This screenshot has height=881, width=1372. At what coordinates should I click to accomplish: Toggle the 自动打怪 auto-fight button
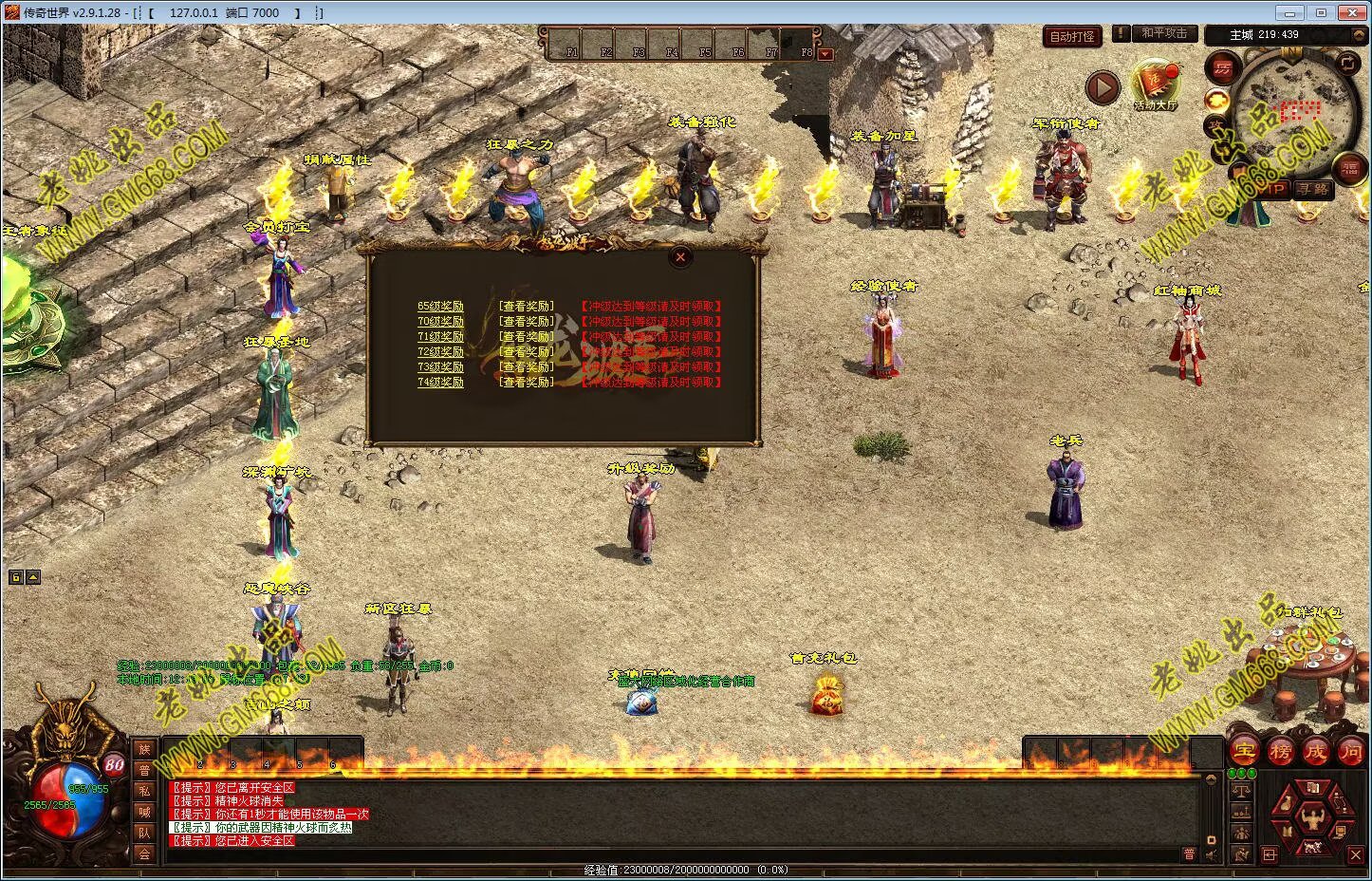click(x=1072, y=36)
